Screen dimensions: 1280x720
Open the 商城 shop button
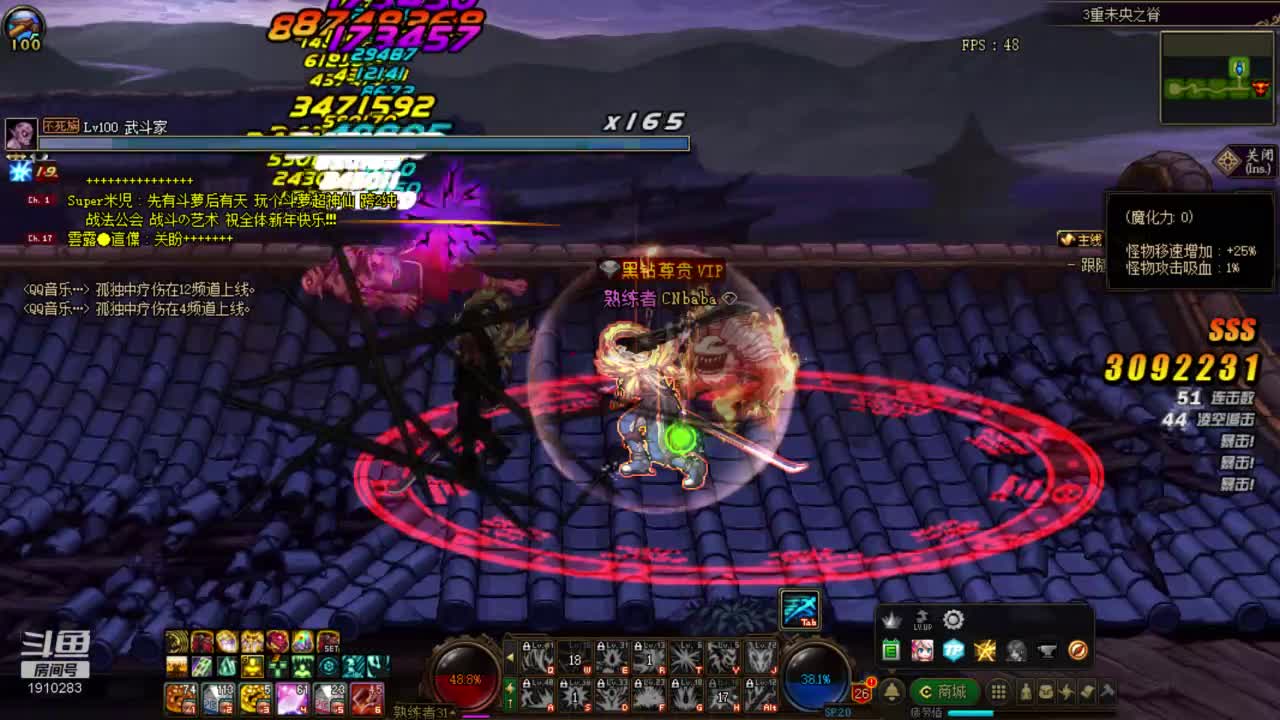(x=943, y=691)
